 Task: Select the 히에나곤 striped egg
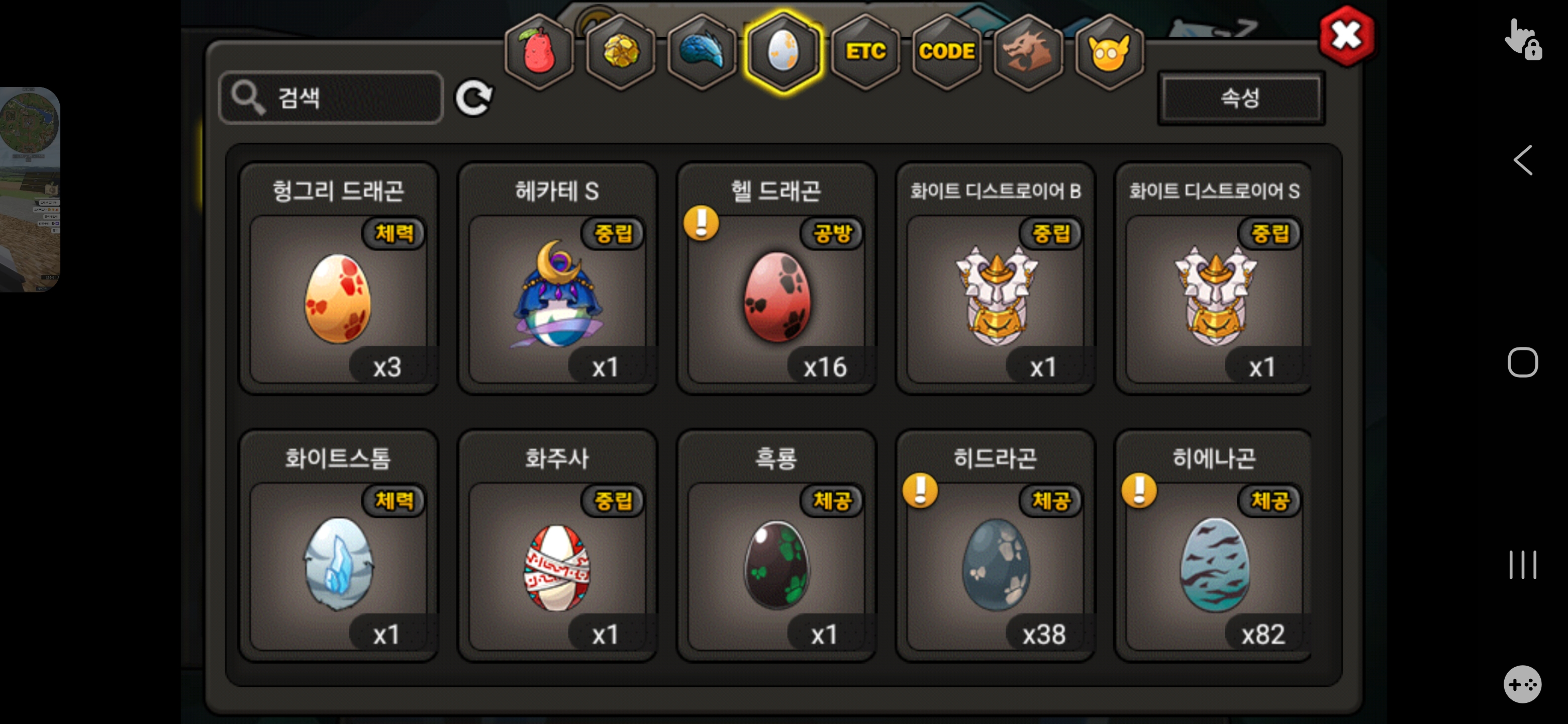1214,566
